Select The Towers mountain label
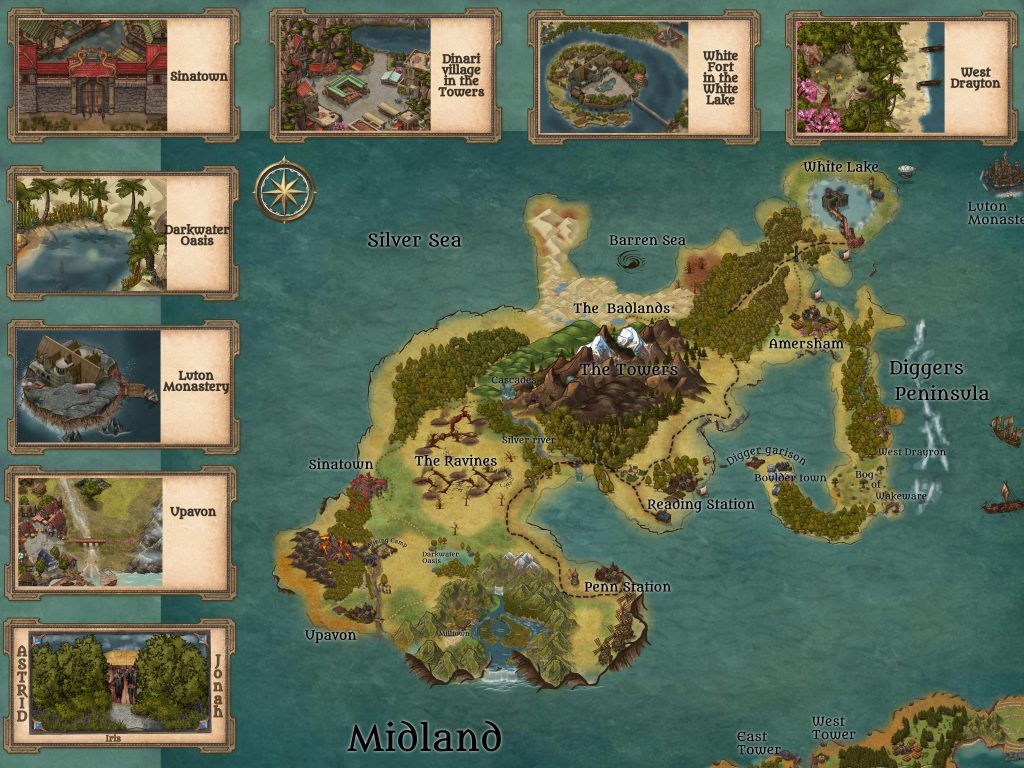Image resolution: width=1024 pixels, height=768 pixels. coord(629,369)
